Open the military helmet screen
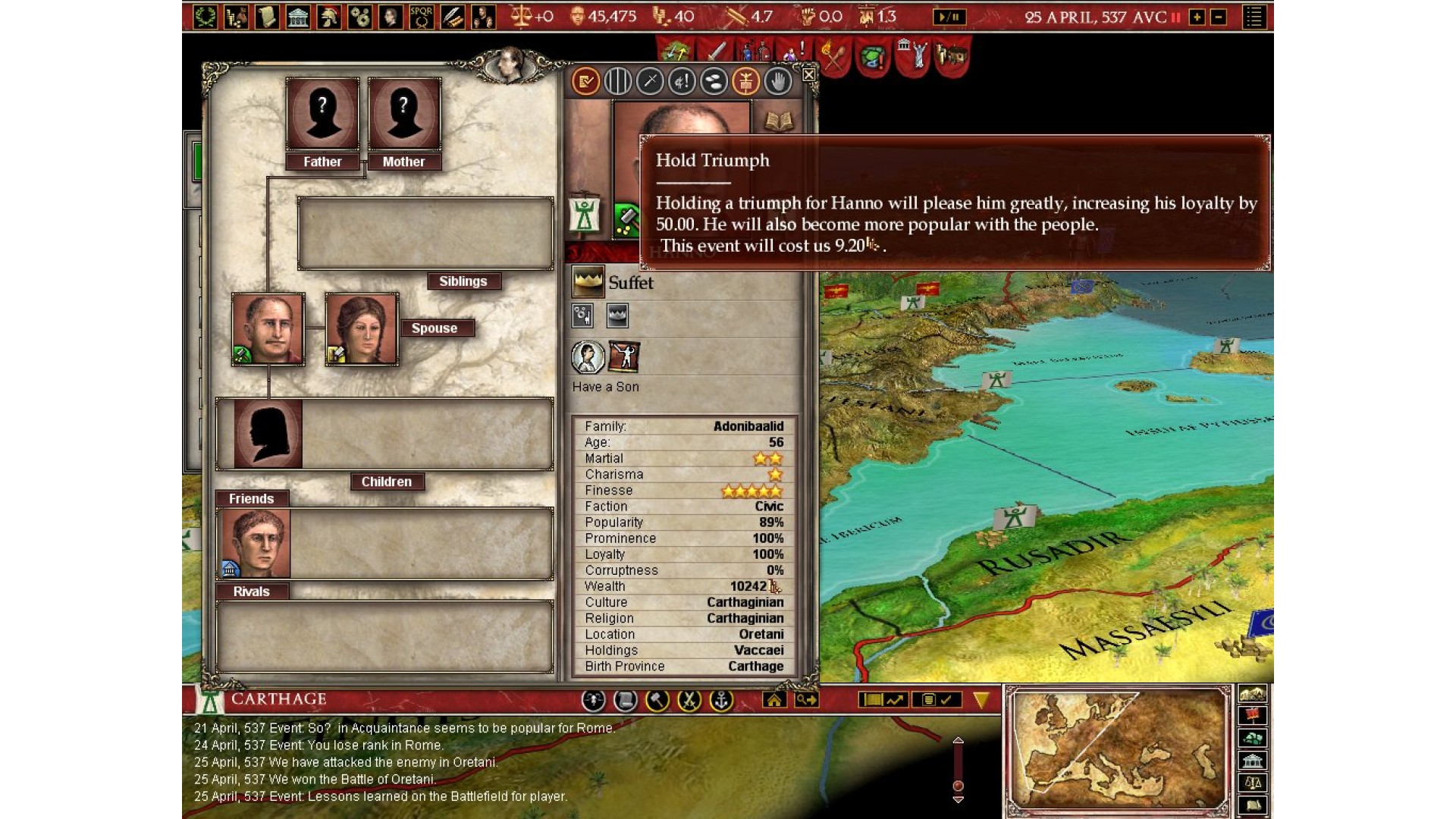 pyautogui.click(x=329, y=17)
